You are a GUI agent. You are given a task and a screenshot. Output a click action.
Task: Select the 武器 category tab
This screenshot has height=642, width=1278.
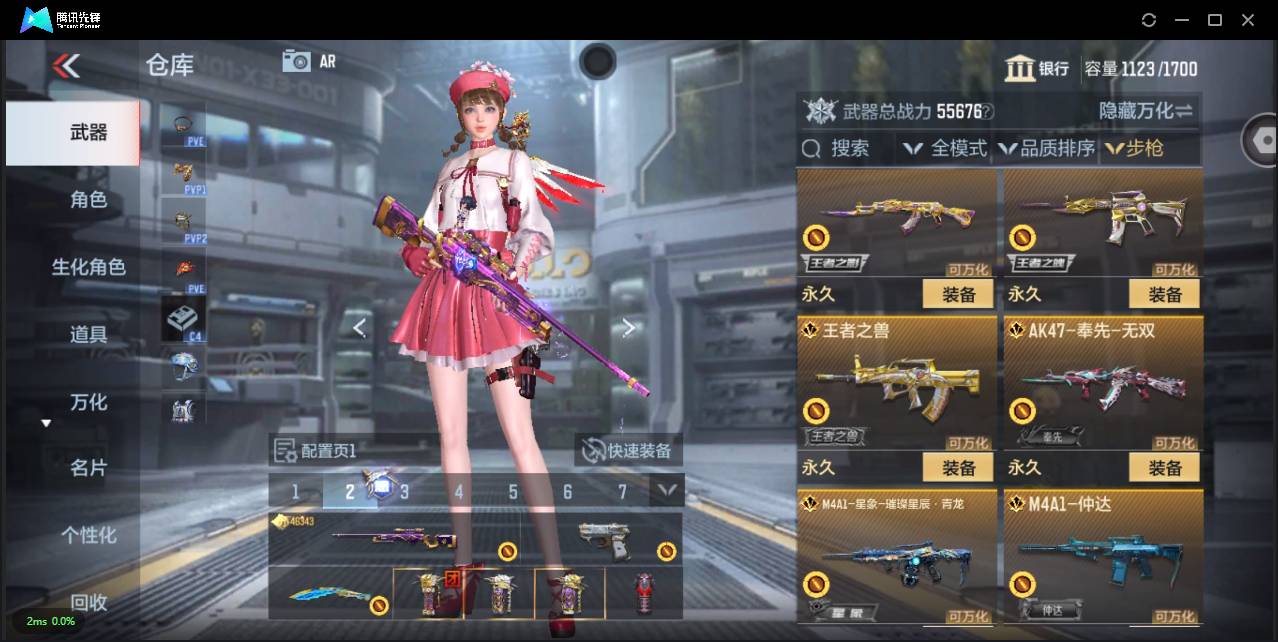coord(88,133)
